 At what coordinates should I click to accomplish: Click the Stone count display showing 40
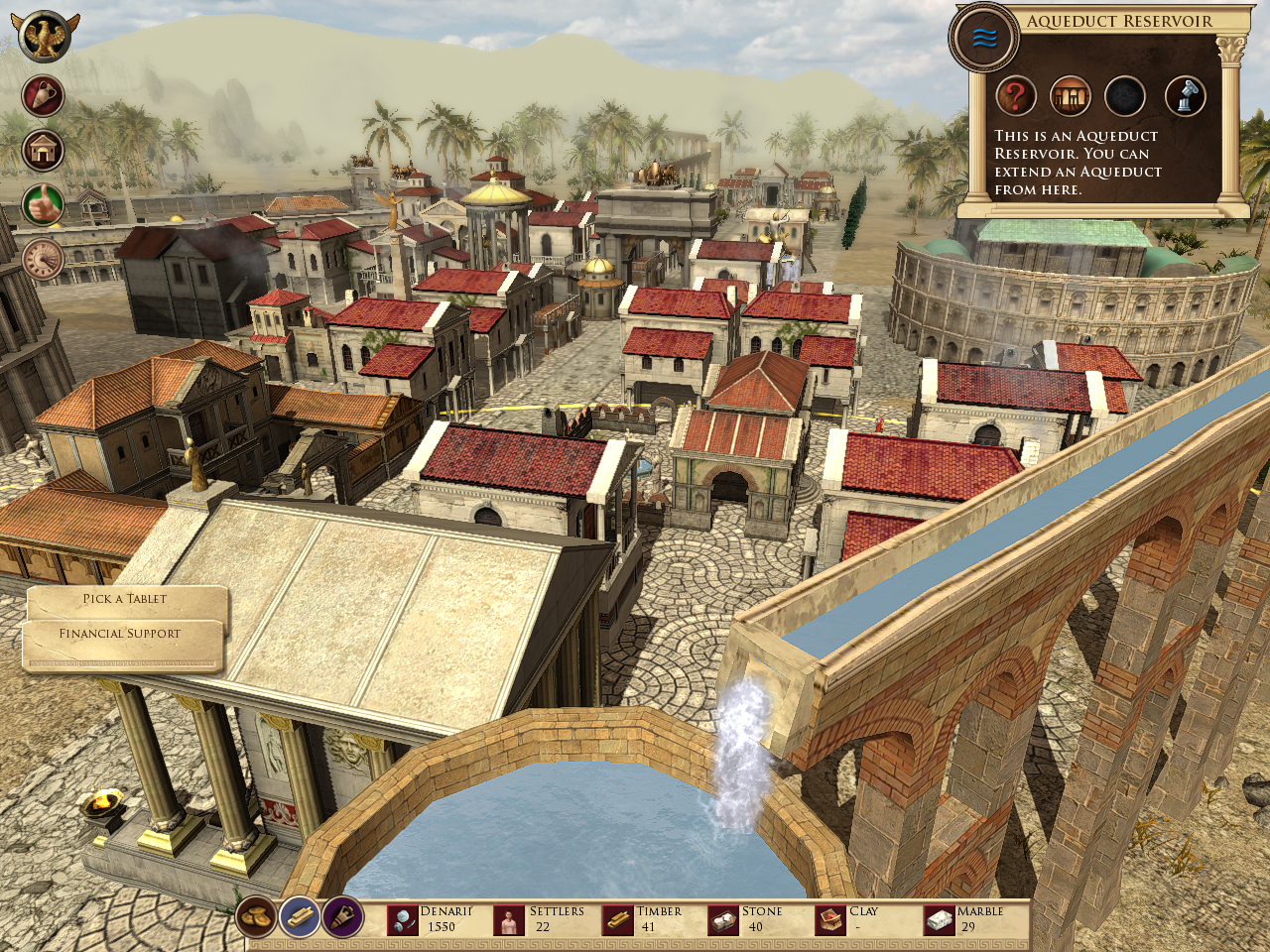(x=757, y=925)
